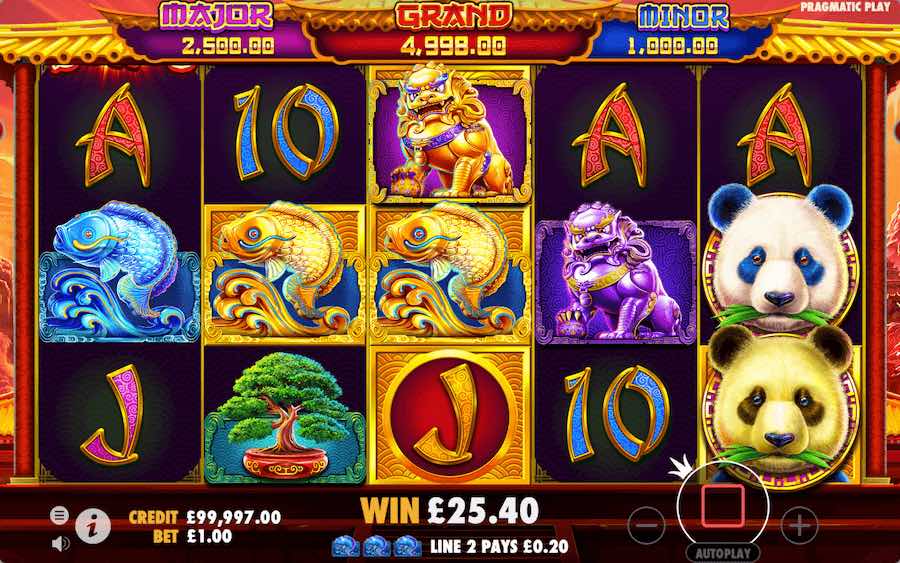Stop the spin with the red square button

723,507
